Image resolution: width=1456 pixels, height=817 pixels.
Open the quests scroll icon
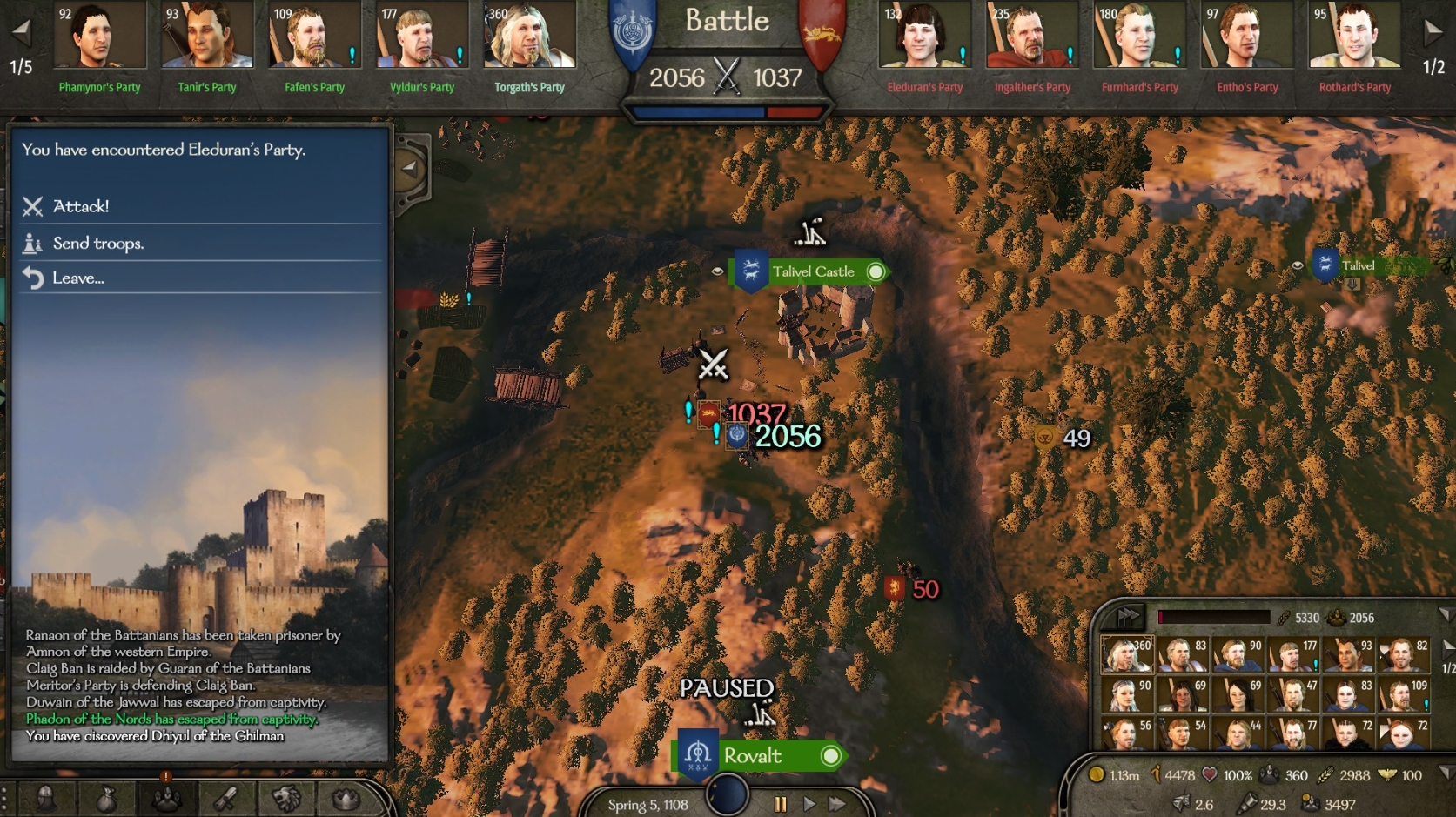tap(226, 797)
